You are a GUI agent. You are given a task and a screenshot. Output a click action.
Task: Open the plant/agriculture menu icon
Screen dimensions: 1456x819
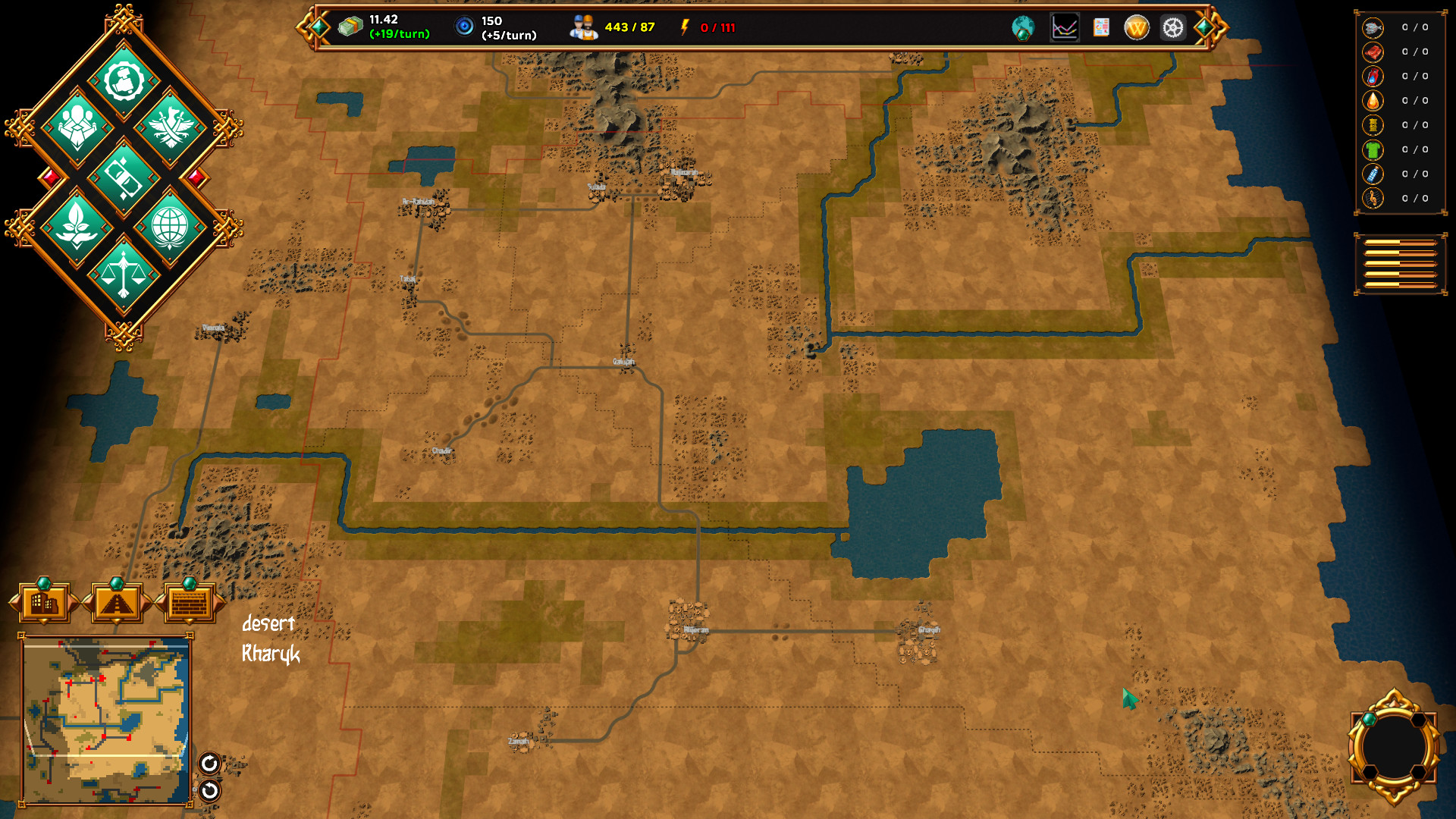pyautogui.click(x=77, y=224)
